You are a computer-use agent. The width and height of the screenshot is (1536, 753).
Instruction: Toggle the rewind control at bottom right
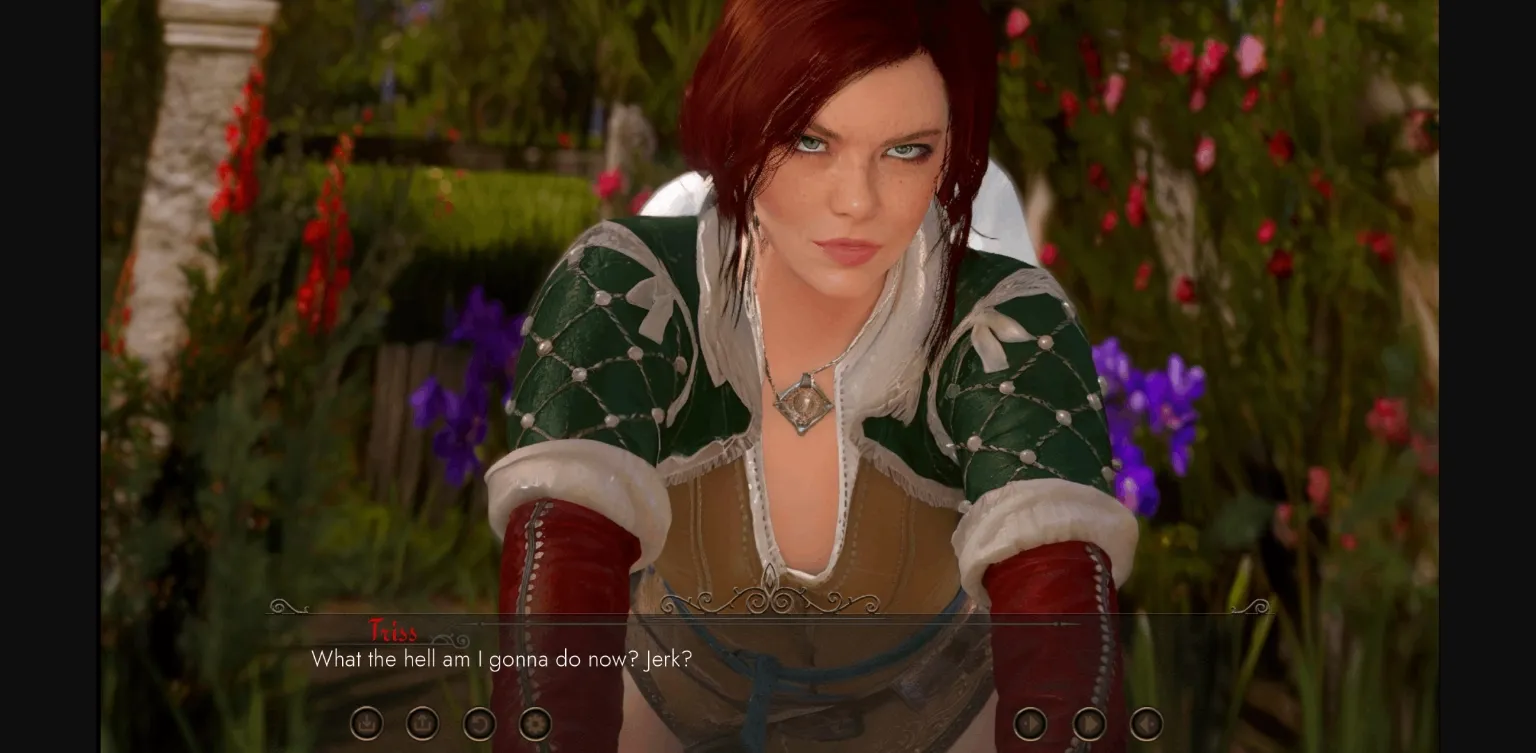click(x=1147, y=723)
